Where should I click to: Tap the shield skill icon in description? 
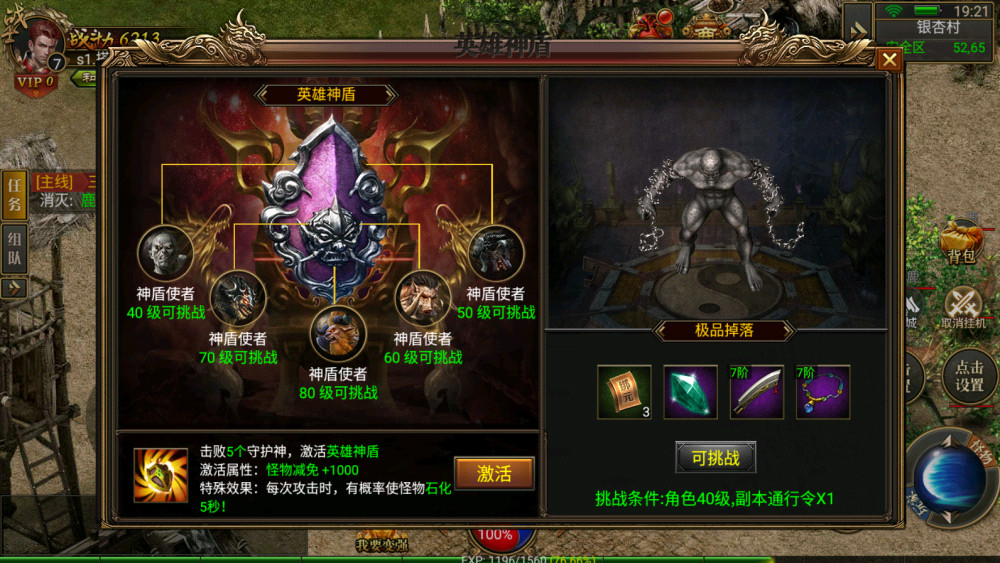(x=161, y=474)
